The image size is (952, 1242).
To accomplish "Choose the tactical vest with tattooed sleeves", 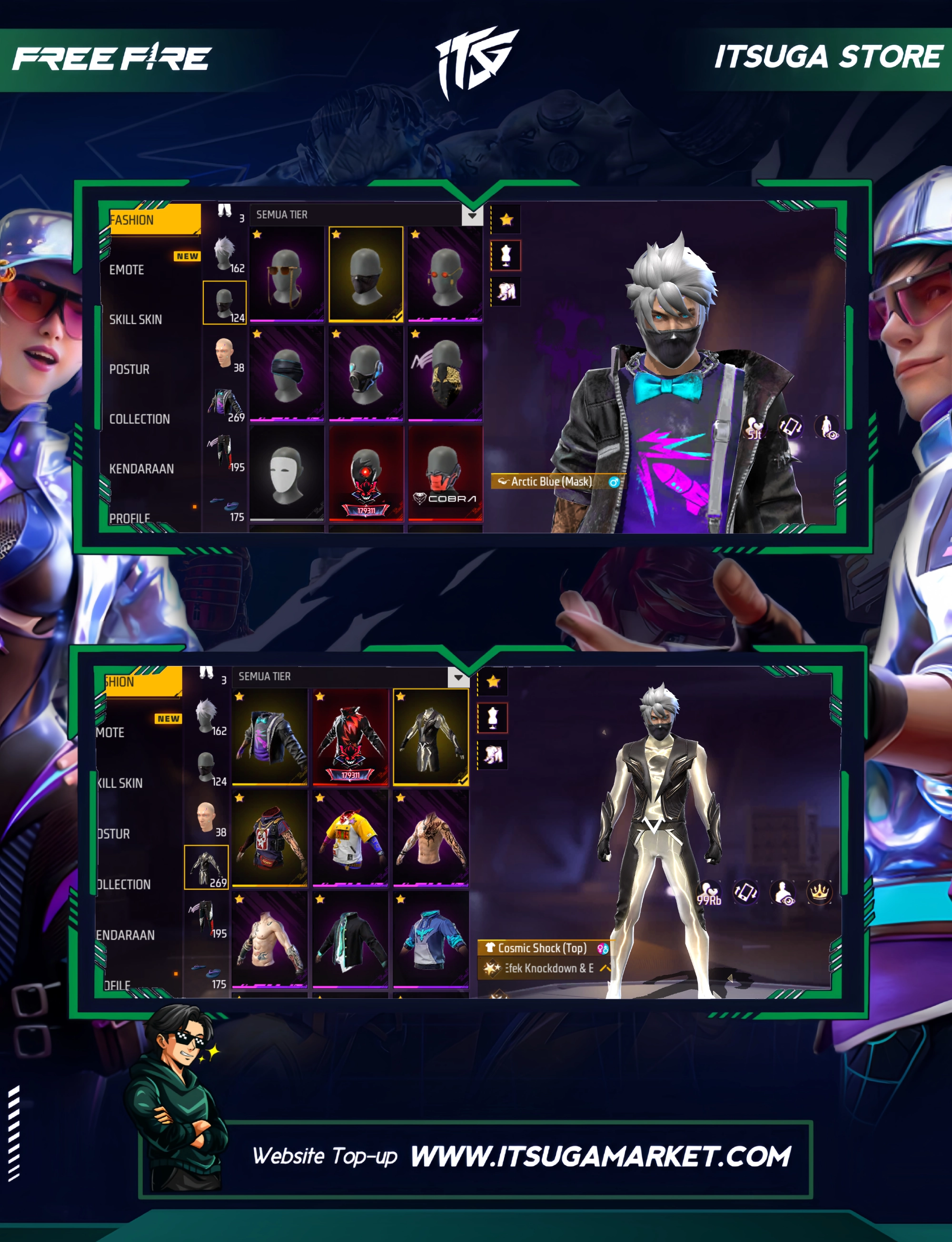I will [270, 837].
